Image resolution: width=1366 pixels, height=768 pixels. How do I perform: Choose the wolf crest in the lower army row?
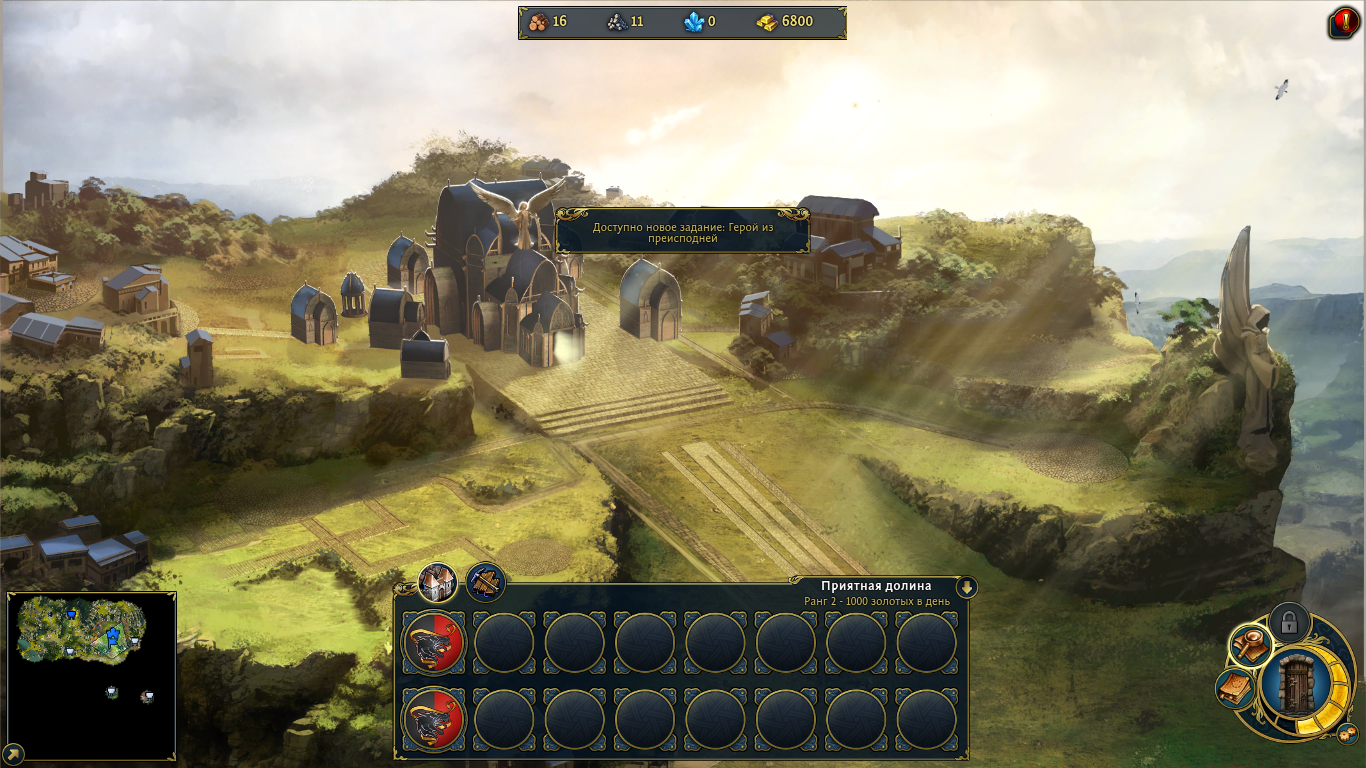(x=434, y=720)
